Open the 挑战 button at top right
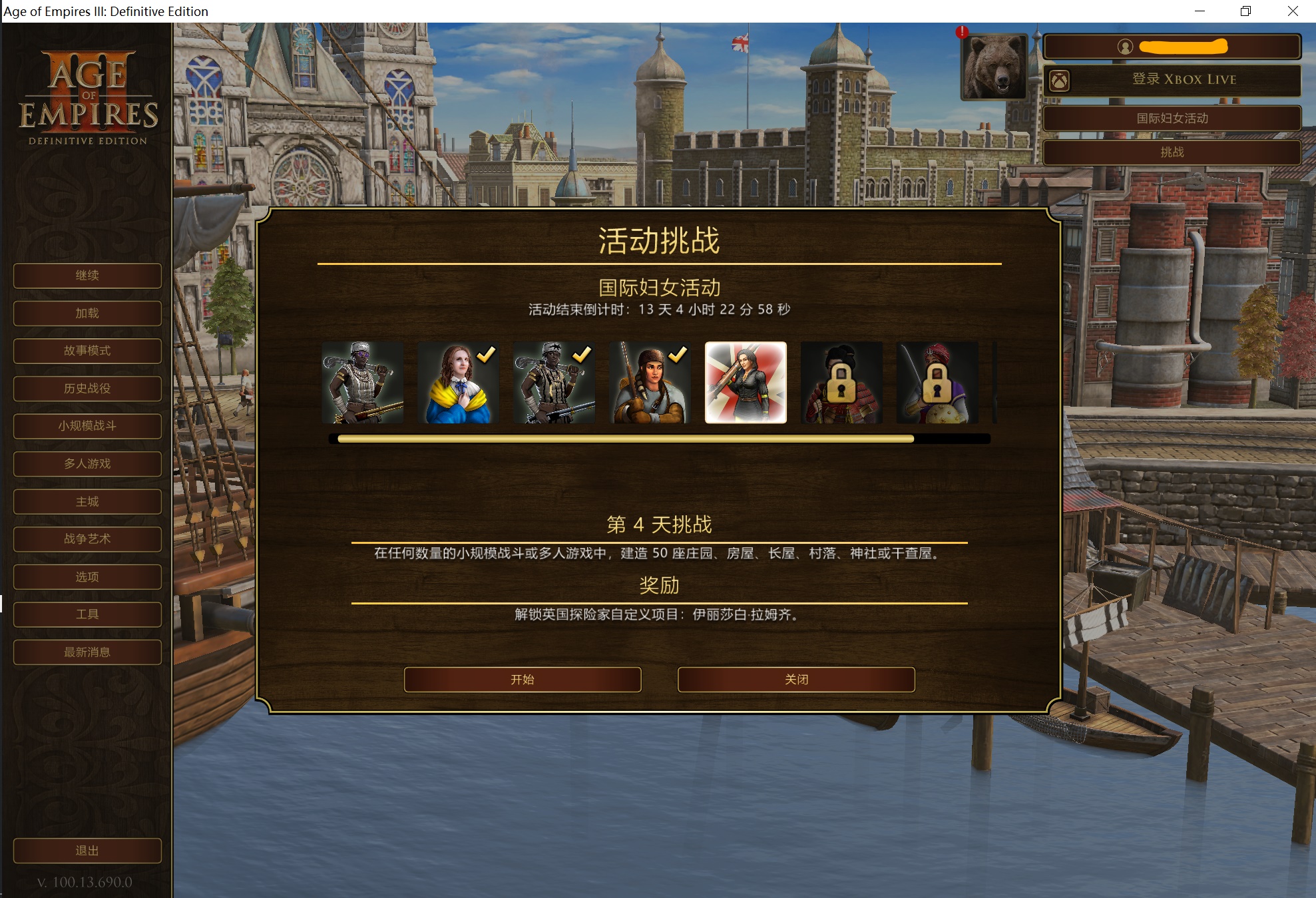This screenshot has width=1316, height=898. coord(1172,152)
